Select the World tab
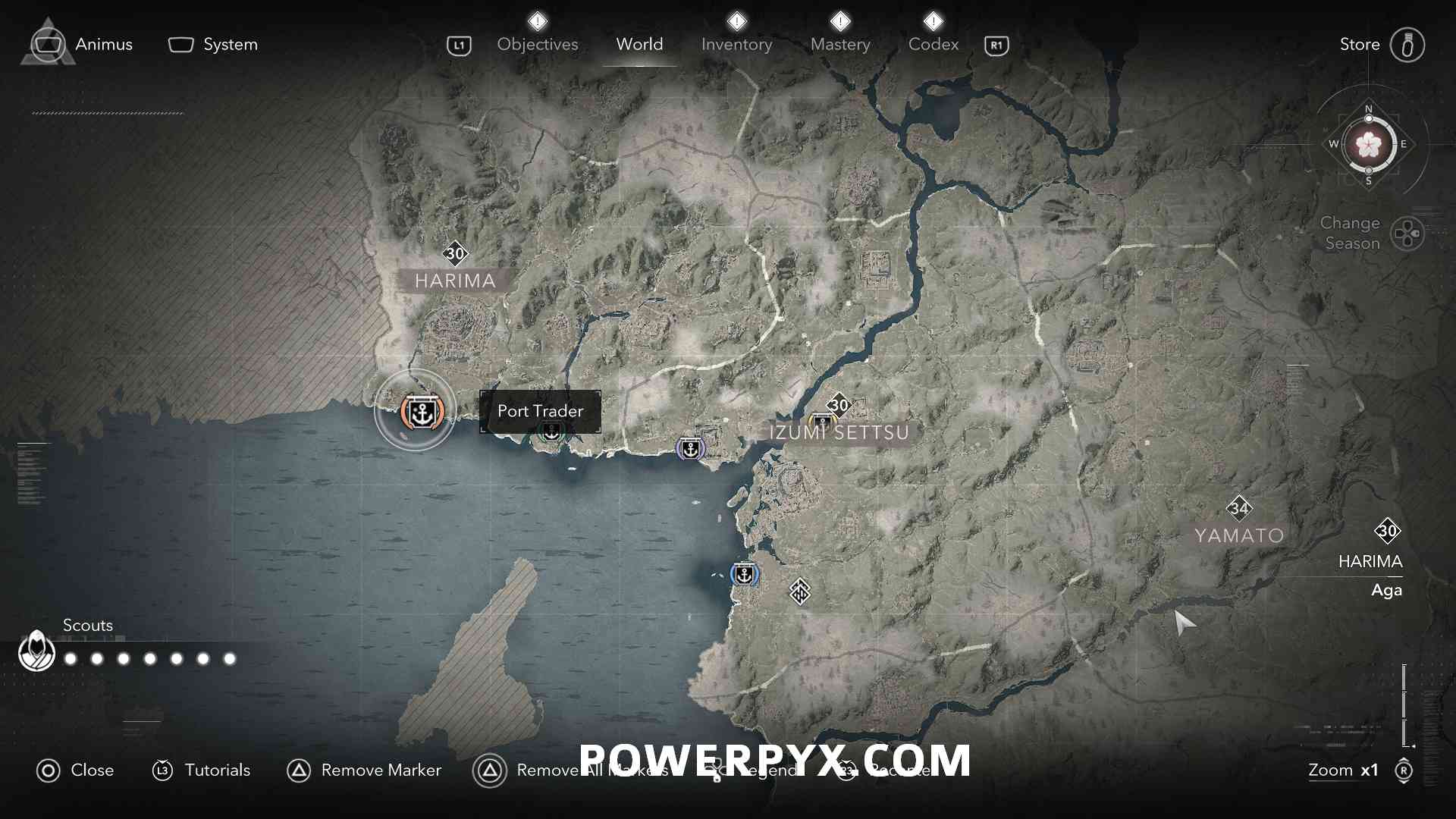 639,45
